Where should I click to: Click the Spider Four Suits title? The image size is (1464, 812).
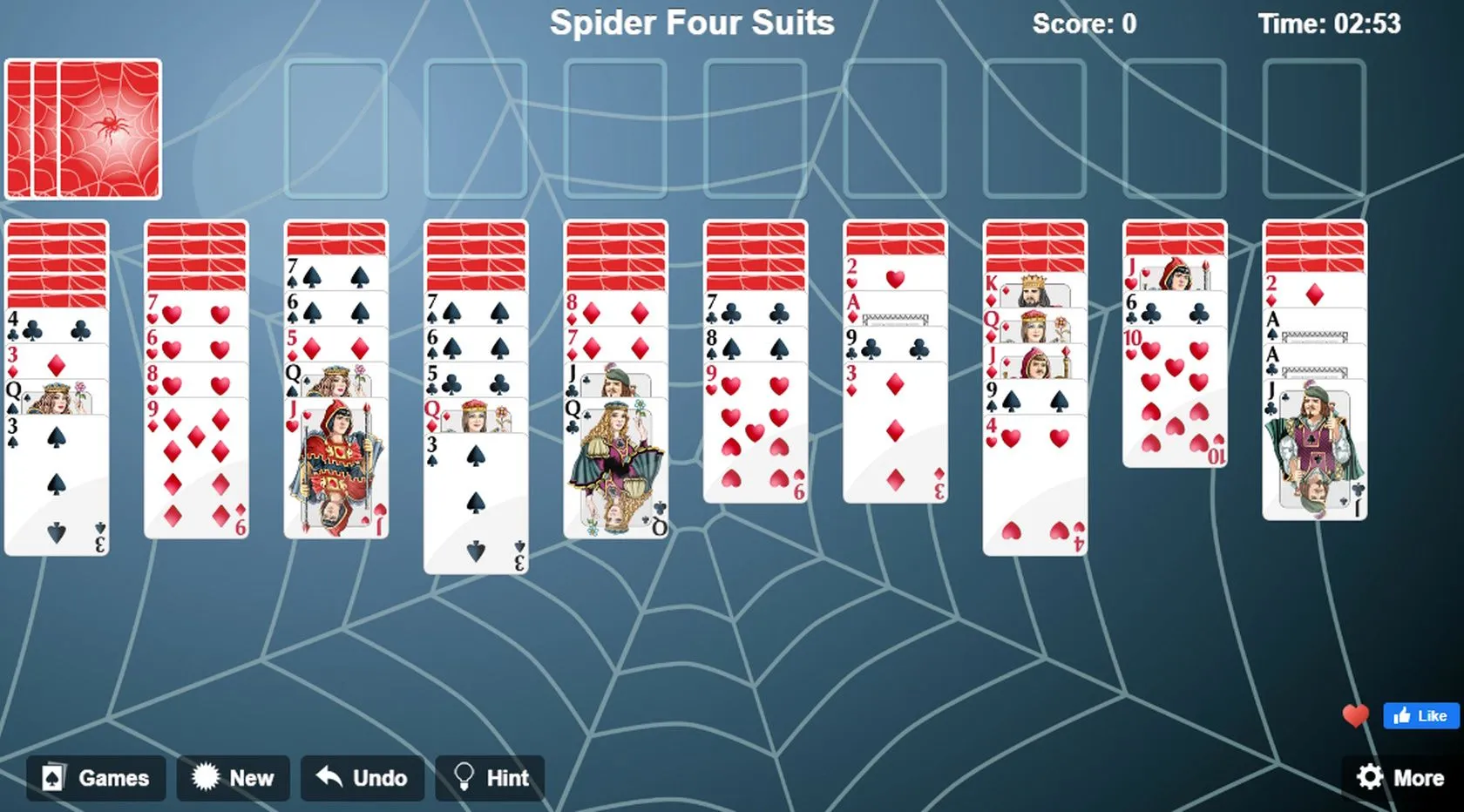coord(692,24)
